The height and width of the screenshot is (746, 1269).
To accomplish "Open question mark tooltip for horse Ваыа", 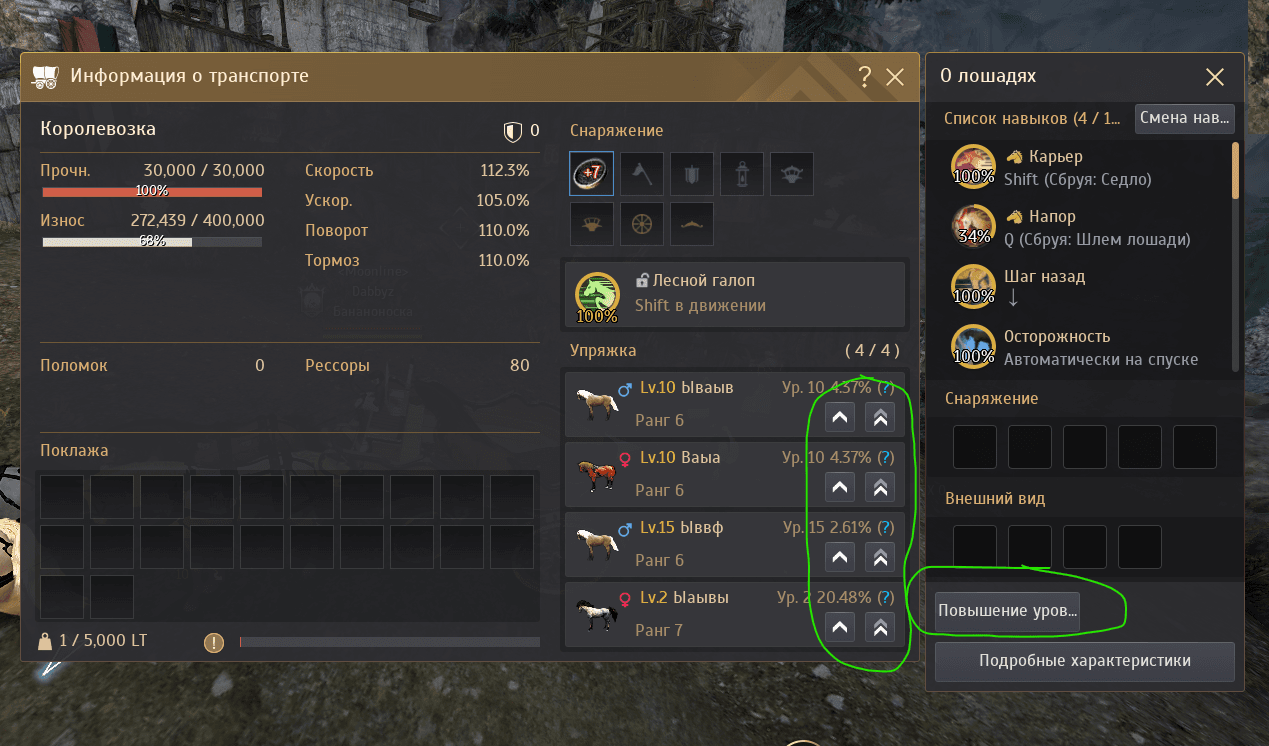I will click(885, 458).
